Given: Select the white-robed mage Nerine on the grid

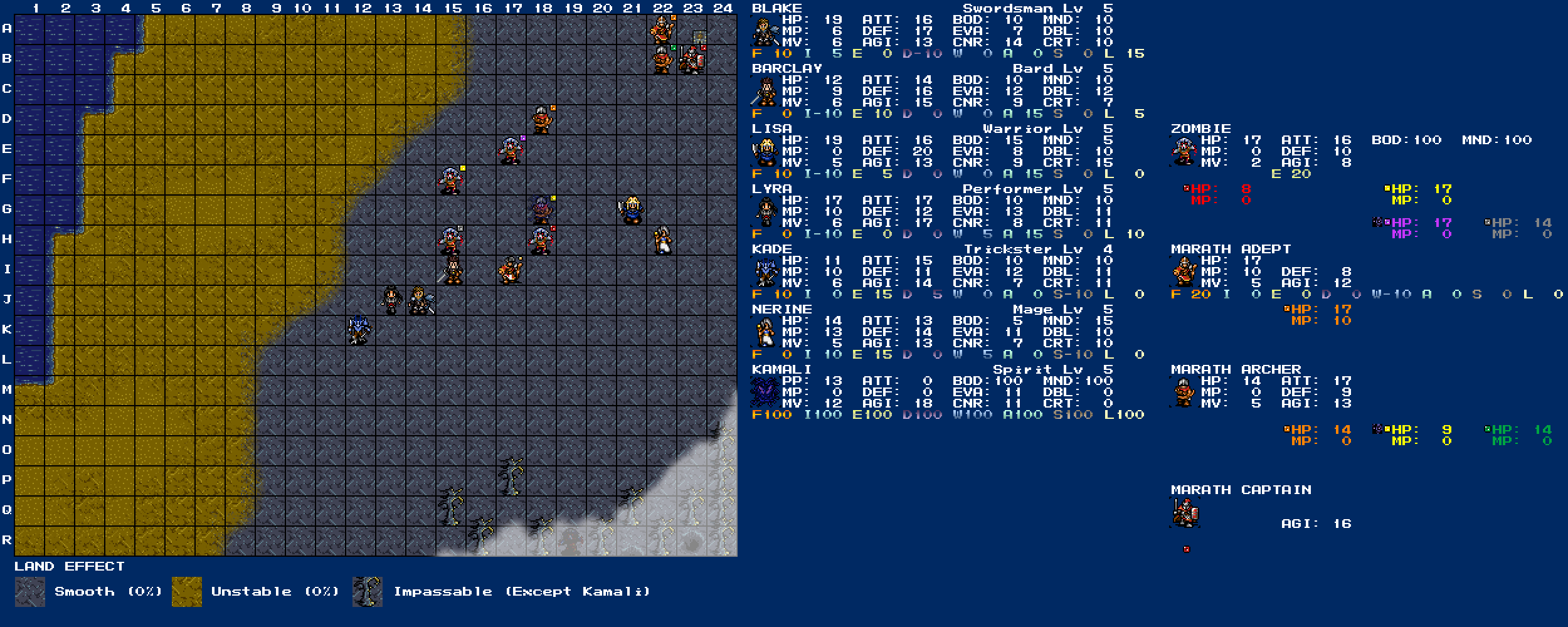Looking at the screenshot, I should 662,240.
